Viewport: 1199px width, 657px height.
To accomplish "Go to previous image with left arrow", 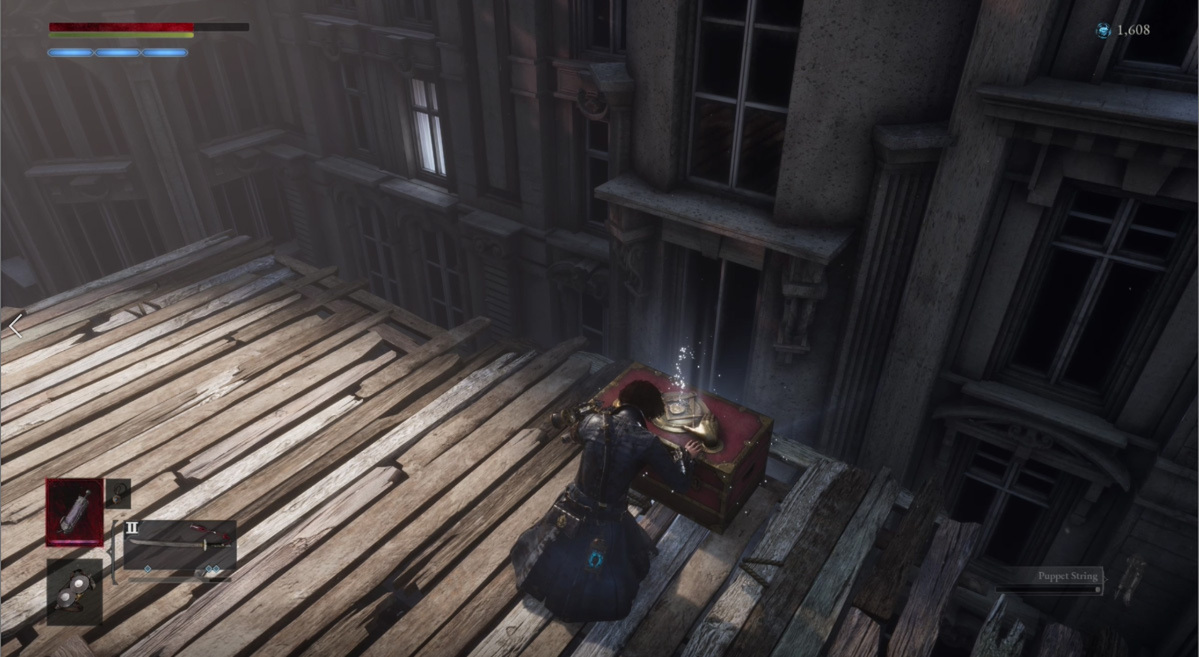I will click(15, 326).
